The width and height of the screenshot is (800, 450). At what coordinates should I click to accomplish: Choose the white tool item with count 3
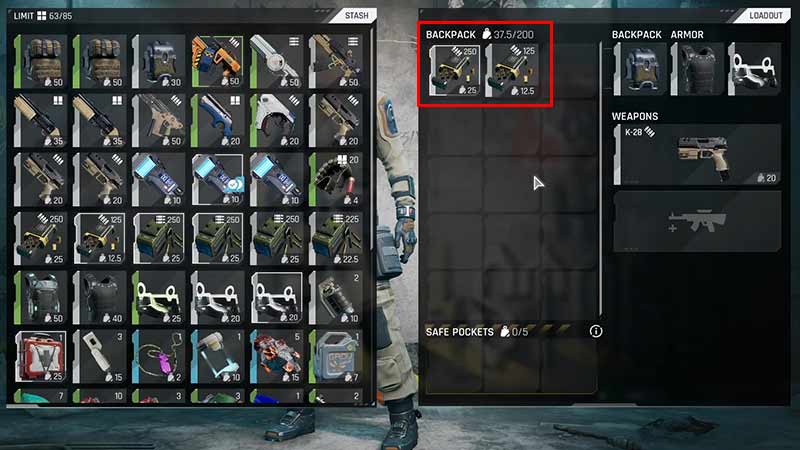(x=100, y=358)
